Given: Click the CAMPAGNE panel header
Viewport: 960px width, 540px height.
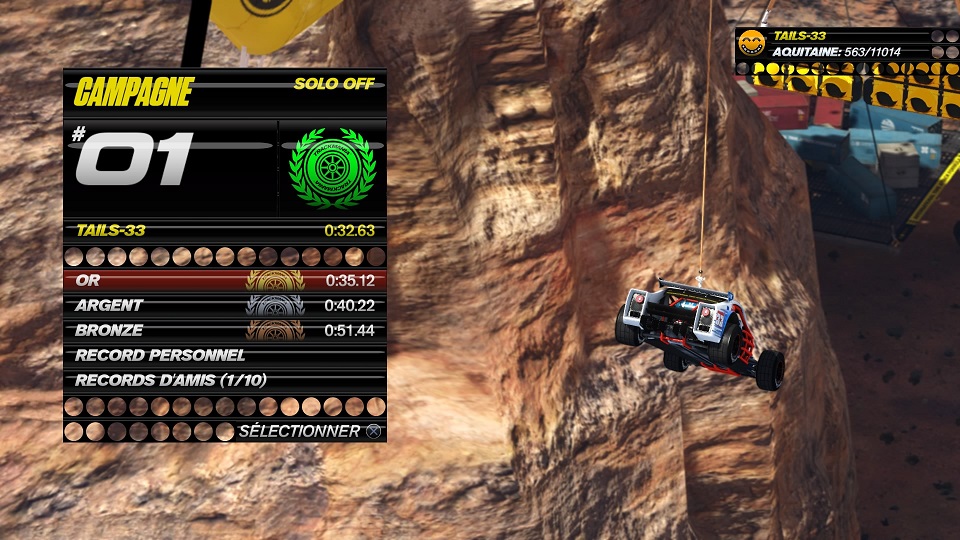Looking at the screenshot, I should (134, 92).
